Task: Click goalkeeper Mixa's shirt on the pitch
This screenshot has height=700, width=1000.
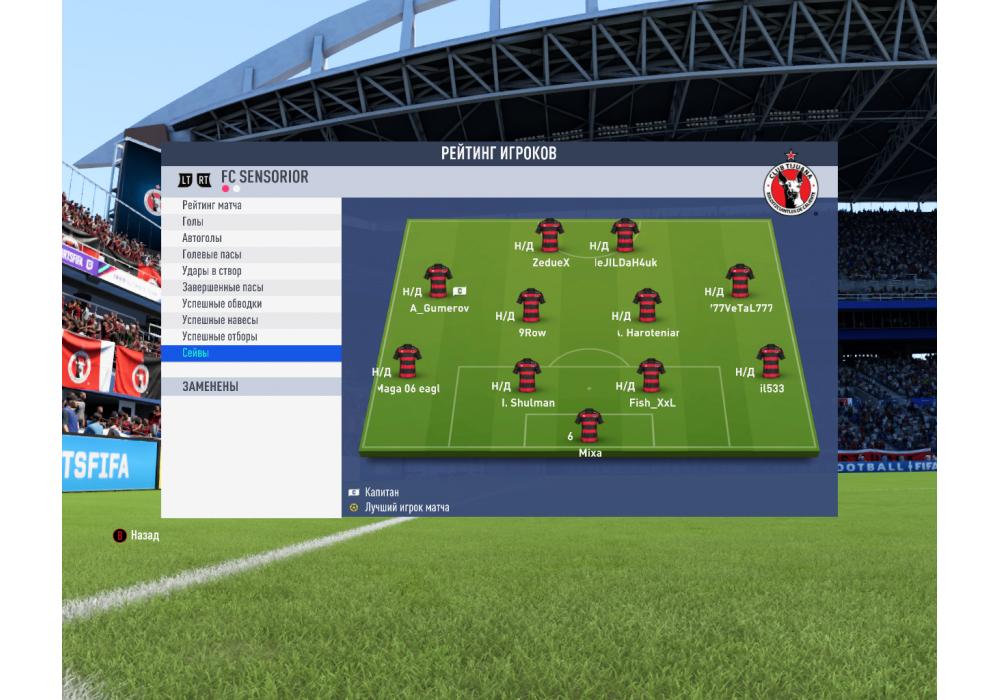Action: [x=588, y=425]
